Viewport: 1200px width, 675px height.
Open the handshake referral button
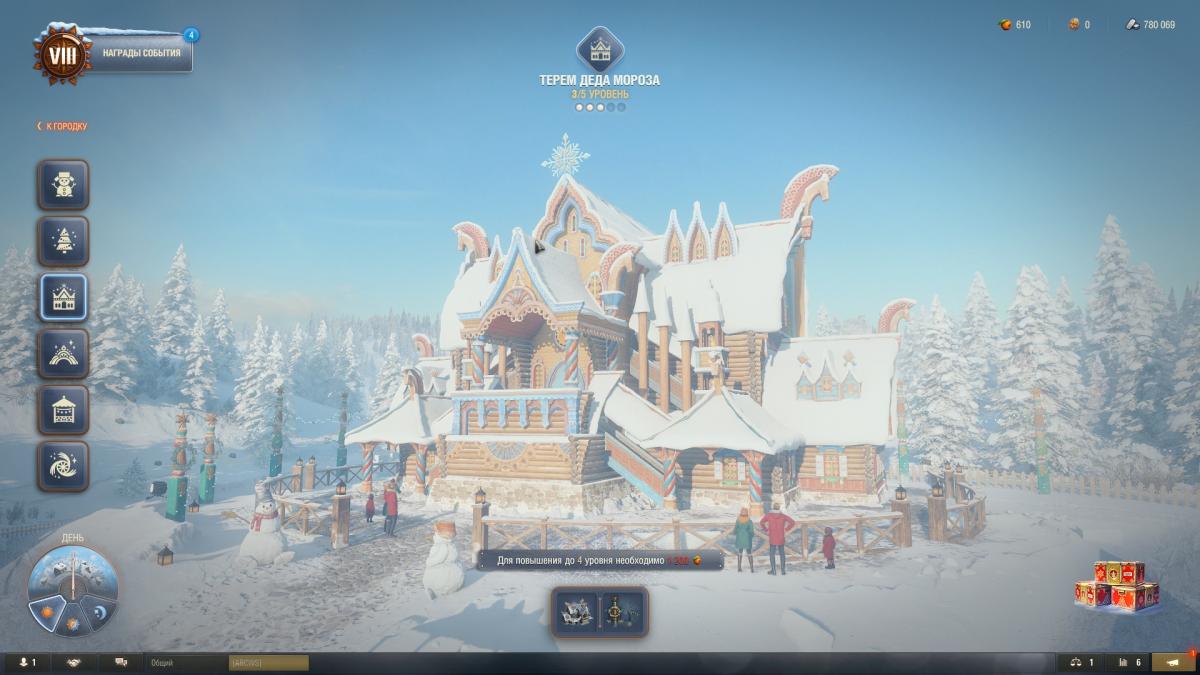[74, 662]
